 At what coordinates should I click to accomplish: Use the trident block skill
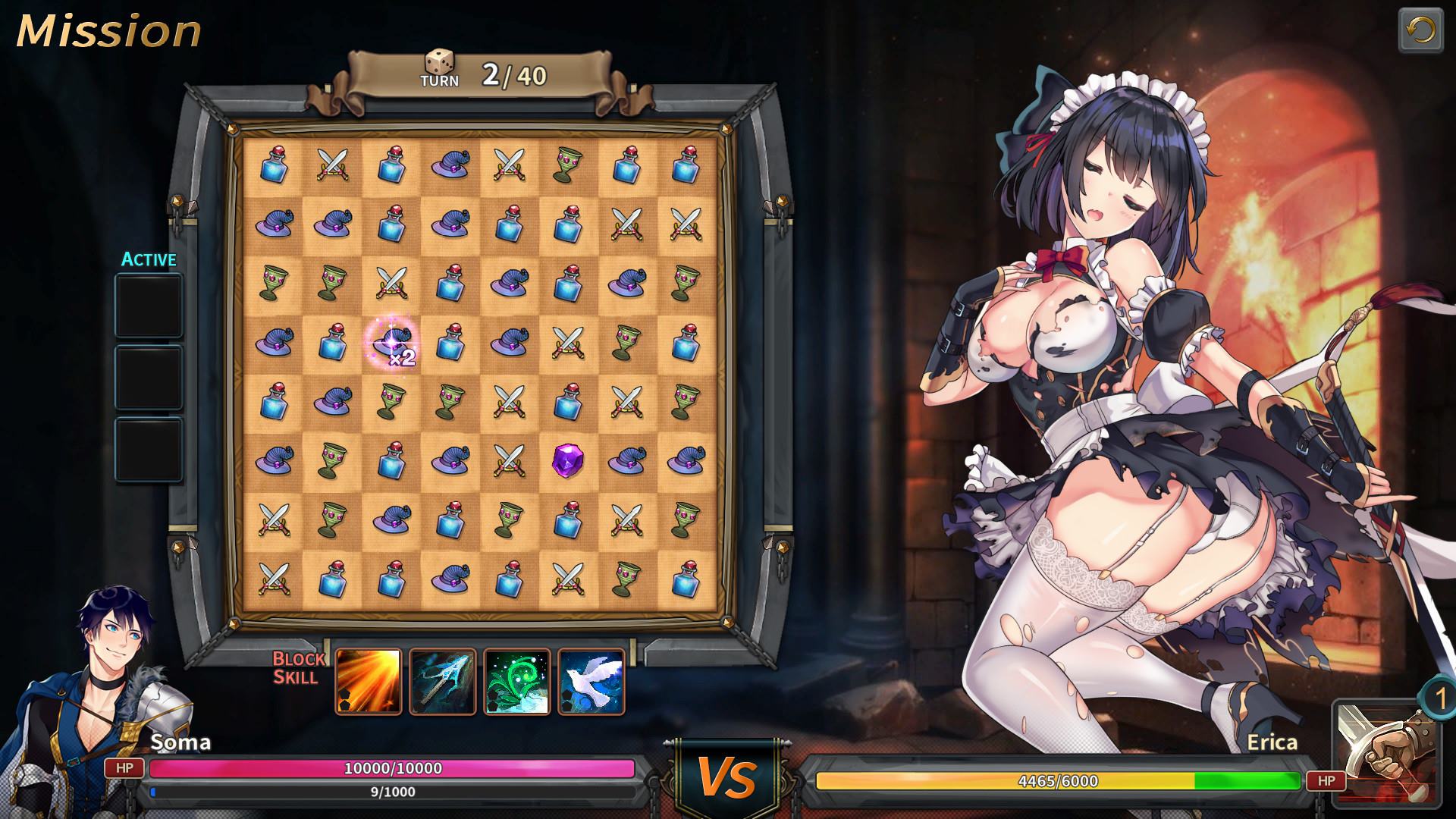tap(443, 681)
